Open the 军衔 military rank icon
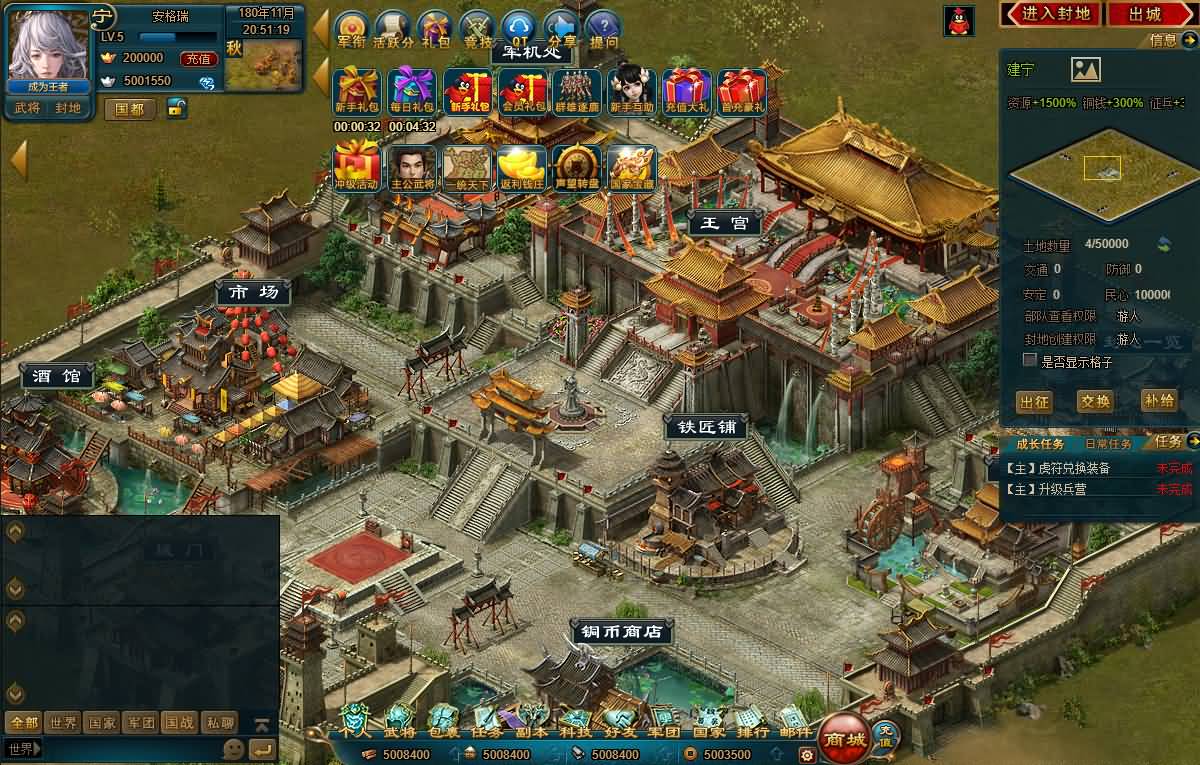The width and height of the screenshot is (1200, 765). click(x=351, y=30)
